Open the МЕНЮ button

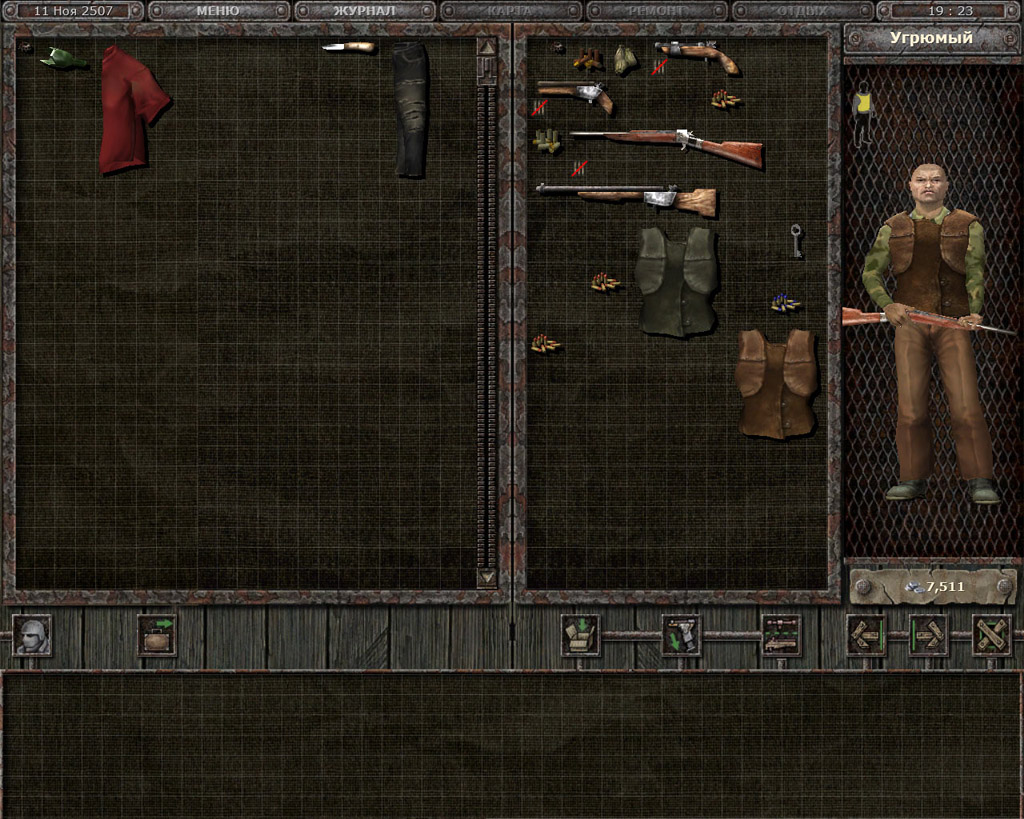tap(218, 11)
